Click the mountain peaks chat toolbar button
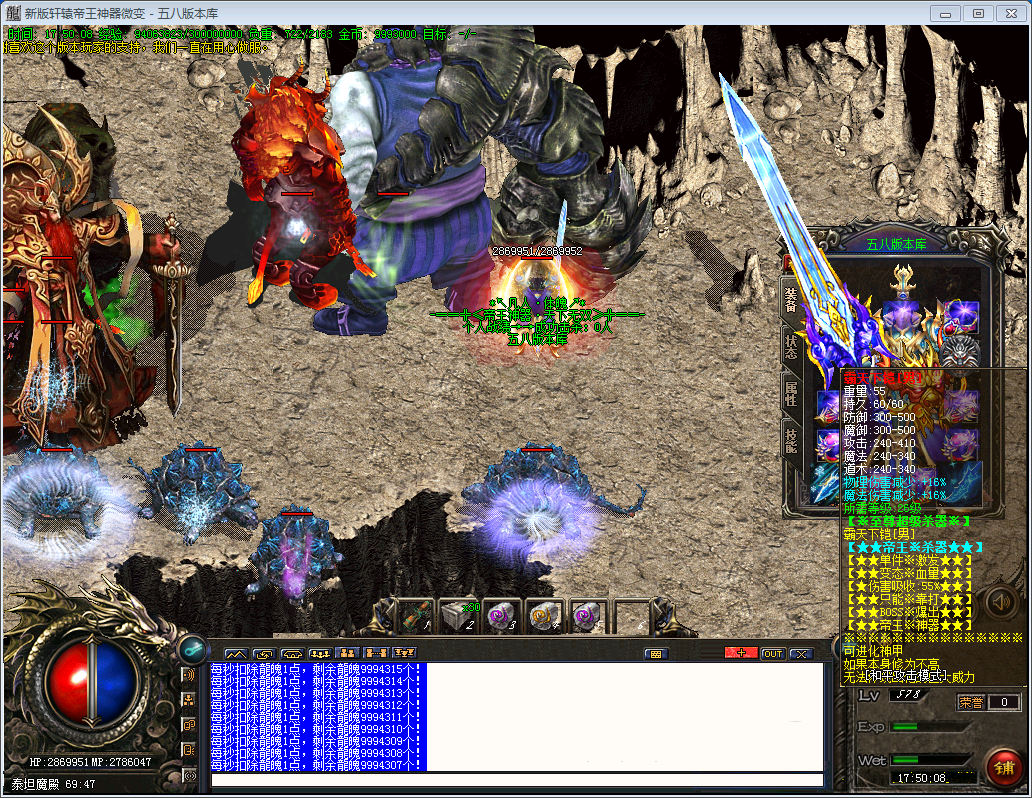The height and width of the screenshot is (798, 1032). [236, 654]
